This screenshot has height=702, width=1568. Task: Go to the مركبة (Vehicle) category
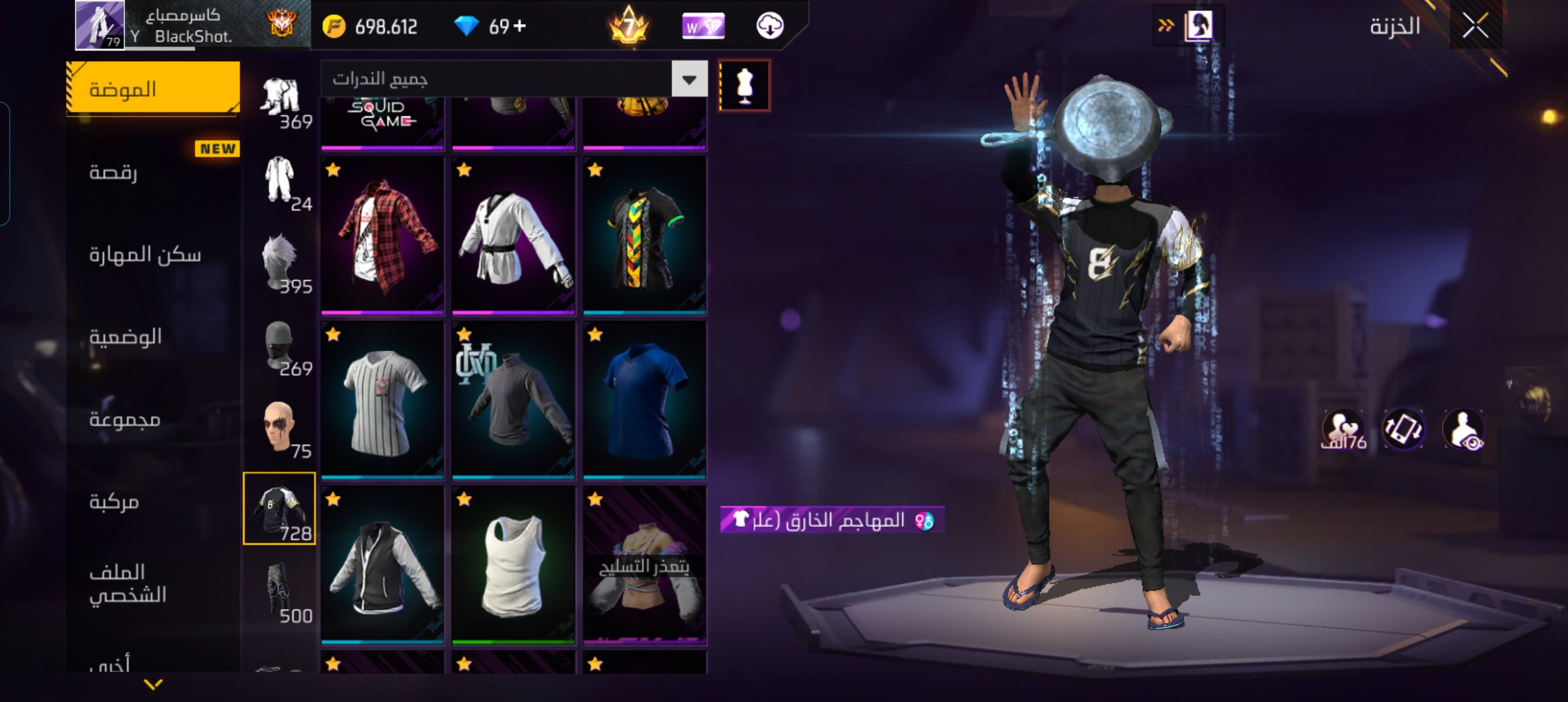pyautogui.click(x=114, y=502)
